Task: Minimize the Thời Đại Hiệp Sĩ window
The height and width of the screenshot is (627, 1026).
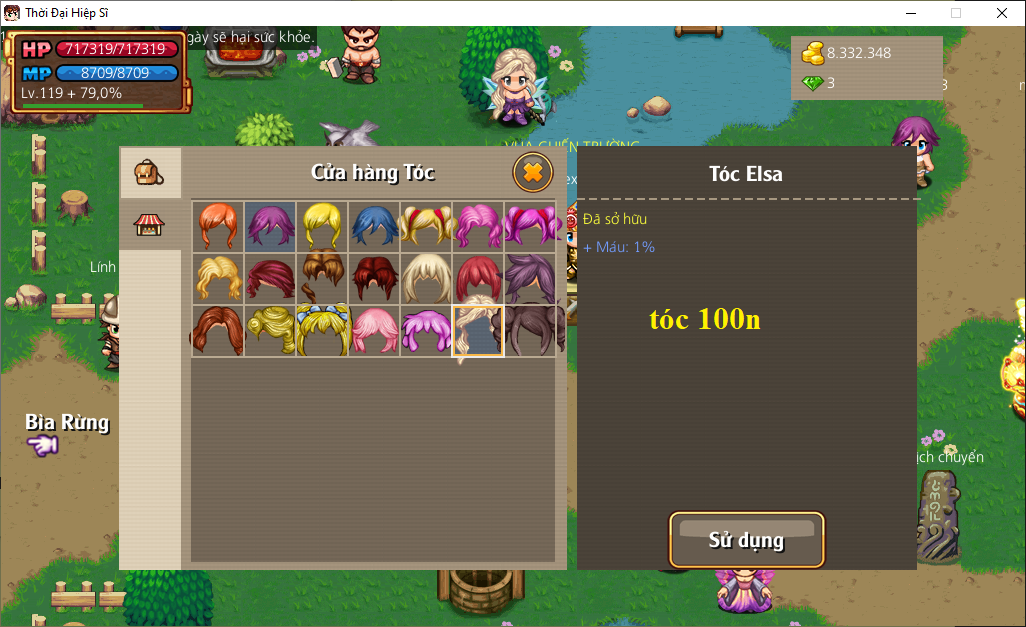Action: pos(910,13)
